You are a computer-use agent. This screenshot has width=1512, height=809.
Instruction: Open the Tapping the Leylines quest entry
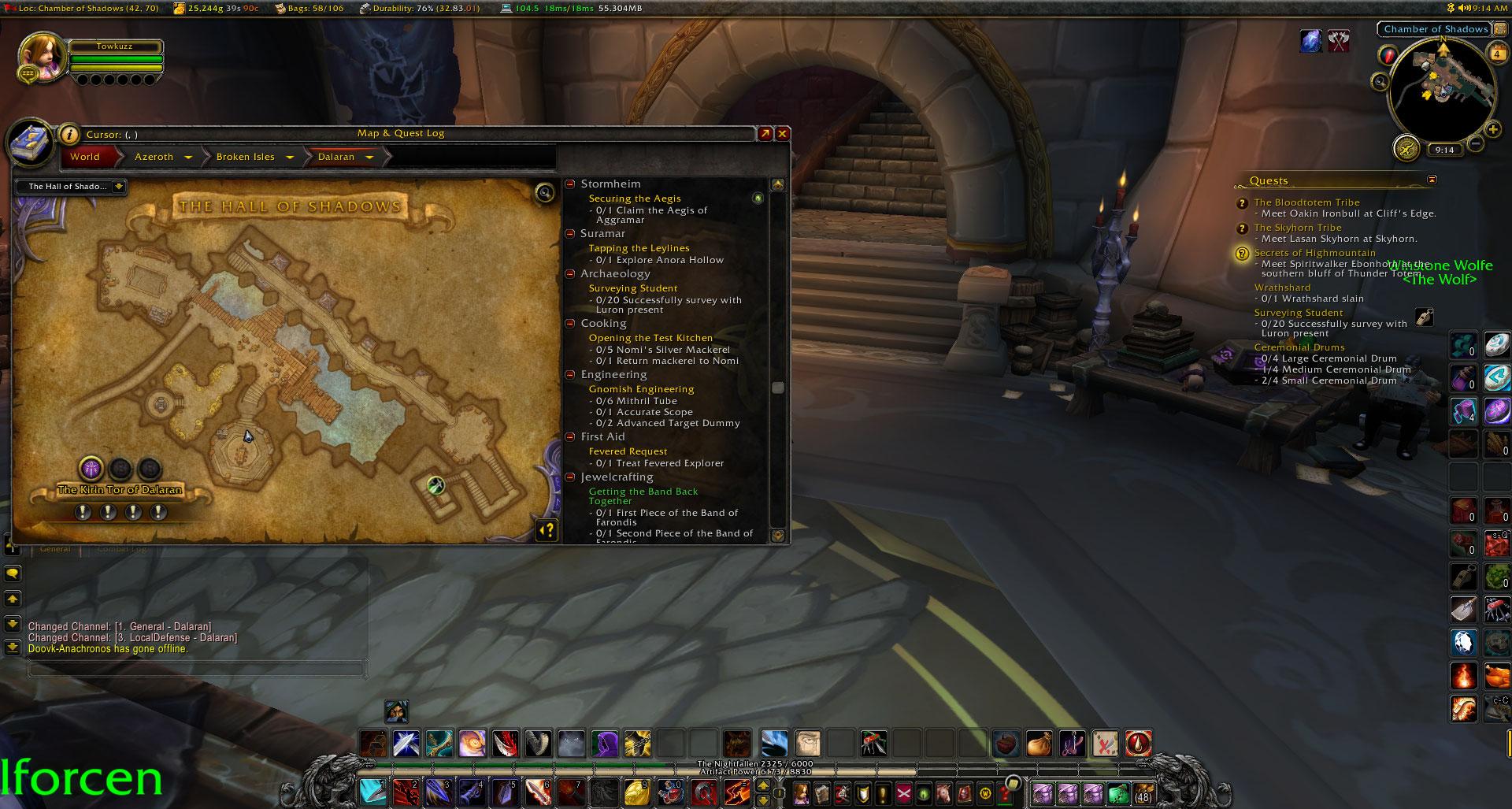click(x=639, y=248)
